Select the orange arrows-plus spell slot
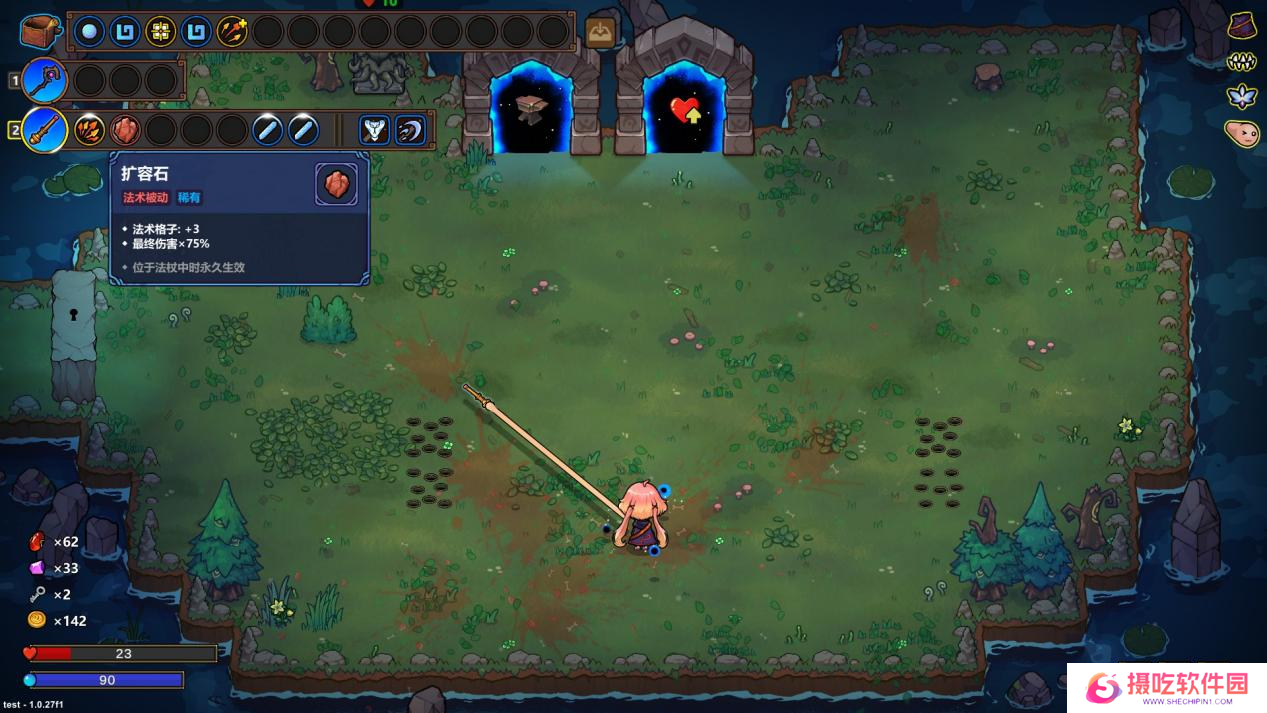 [x=232, y=32]
